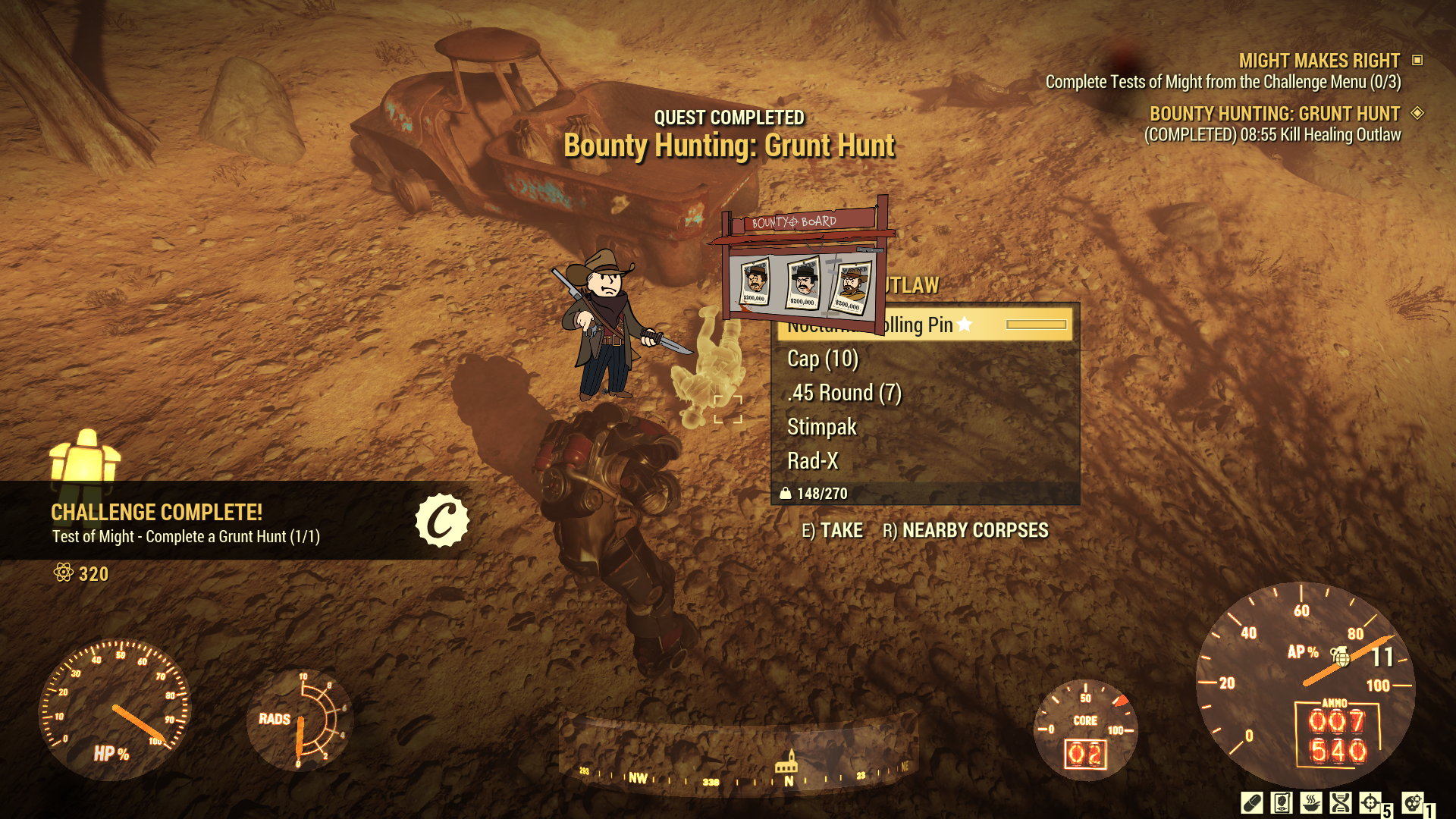
Task: Select the Bounty Hunting: Grunt Hunt tracker entry
Action: coord(1274,114)
